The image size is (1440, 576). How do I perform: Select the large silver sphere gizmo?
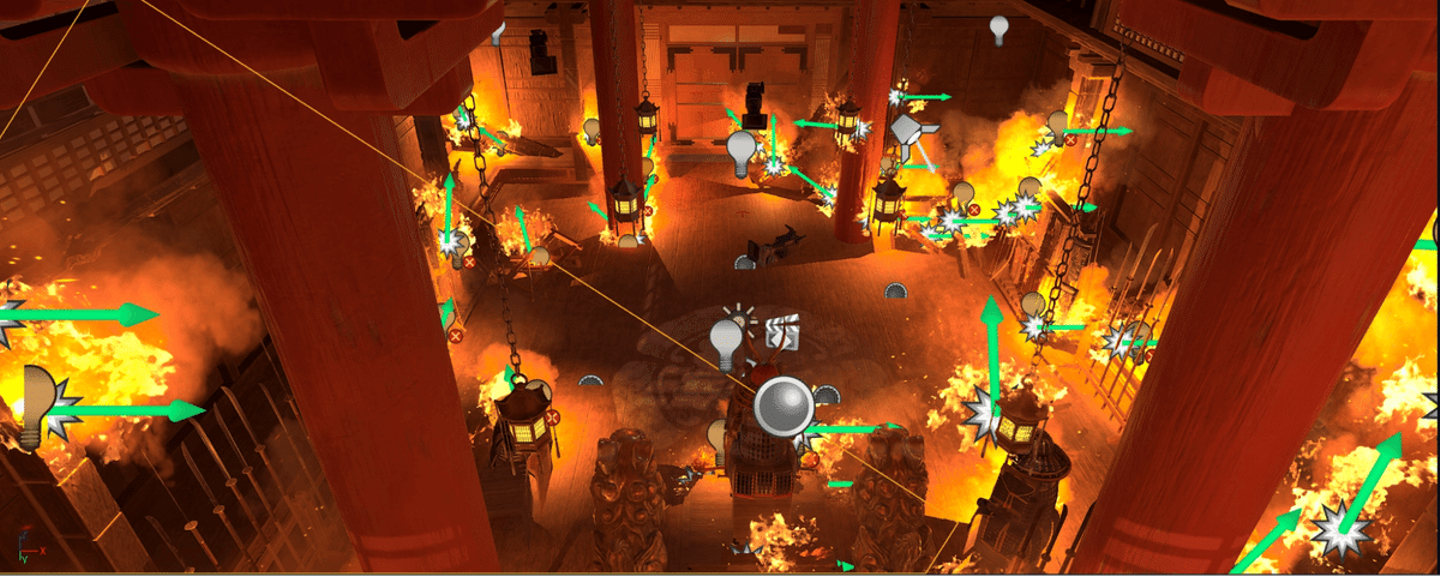point(783,407)
